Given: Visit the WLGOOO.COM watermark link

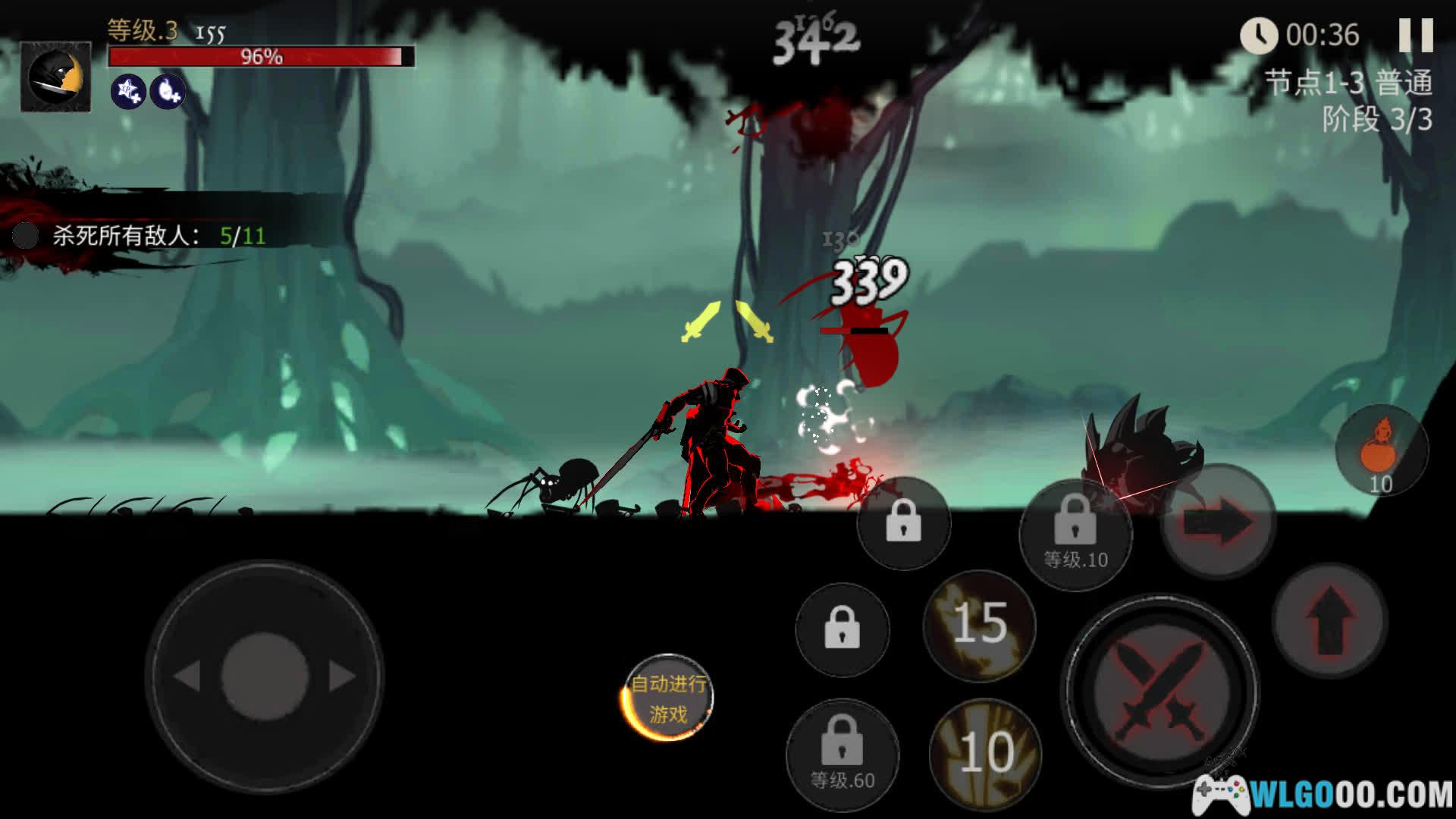Looking at the screenshot, I should point(1323,795).
